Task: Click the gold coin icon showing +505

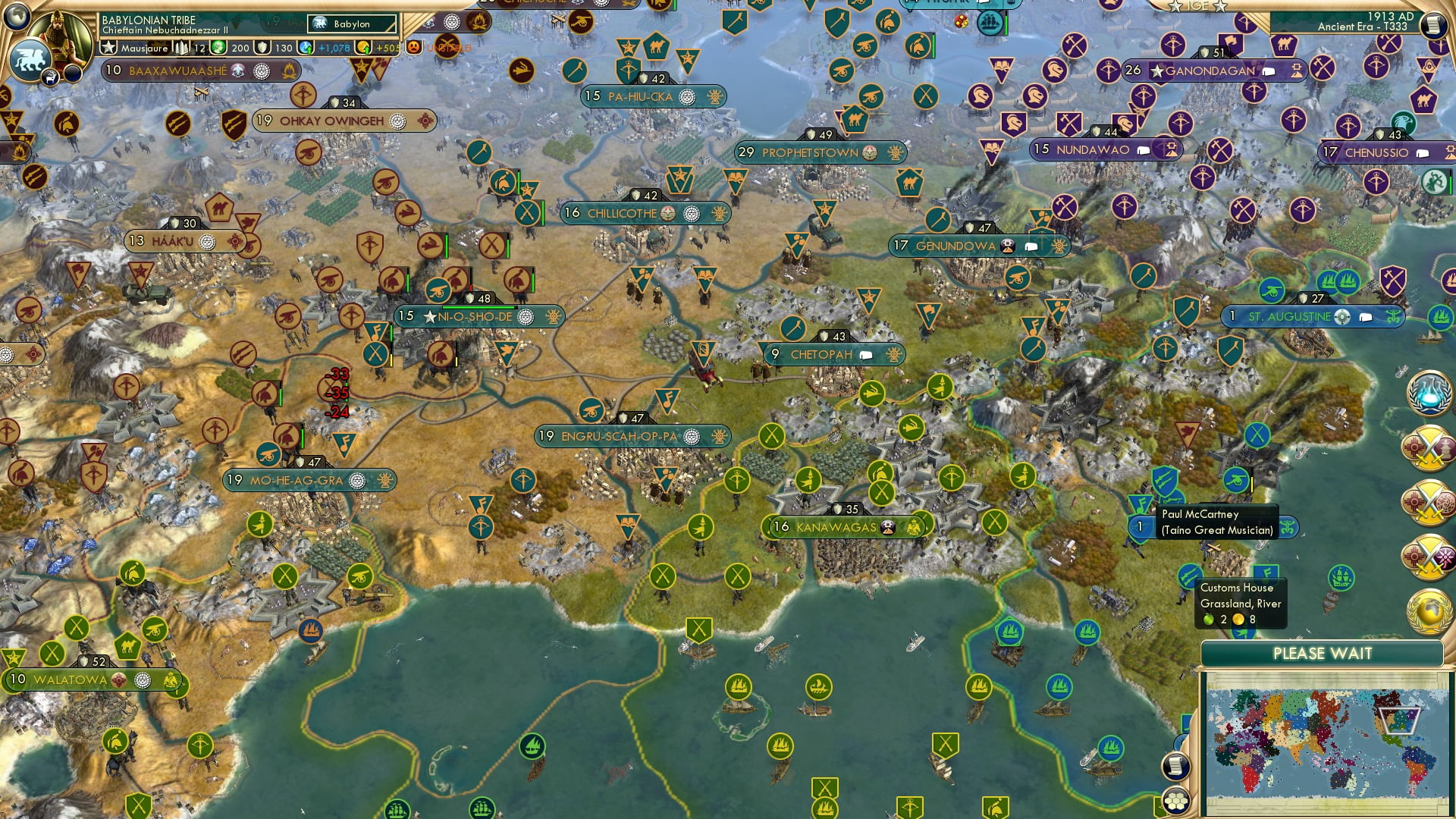Action: click(x=362, y=47)
